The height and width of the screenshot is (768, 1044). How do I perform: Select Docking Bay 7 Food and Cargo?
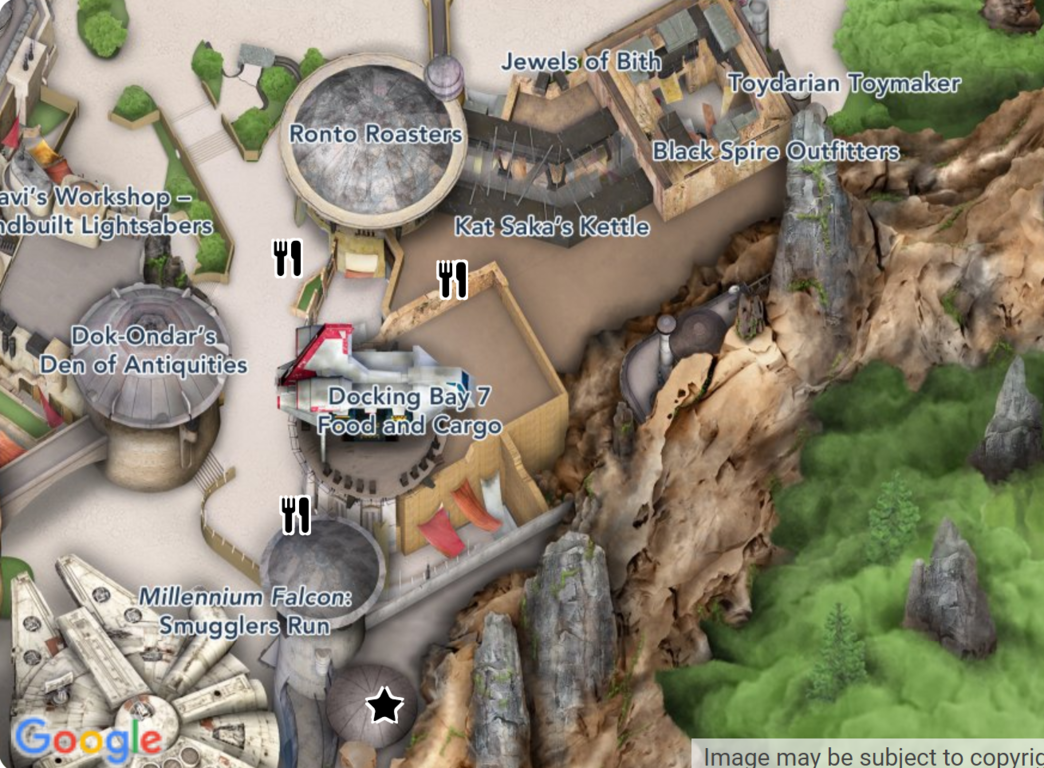[410, 411]
